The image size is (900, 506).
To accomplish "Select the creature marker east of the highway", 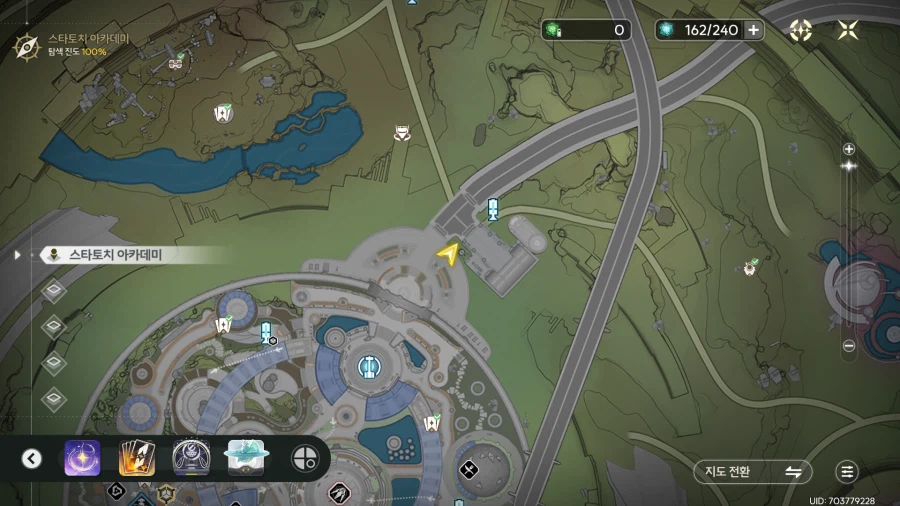I will (750, 267).
